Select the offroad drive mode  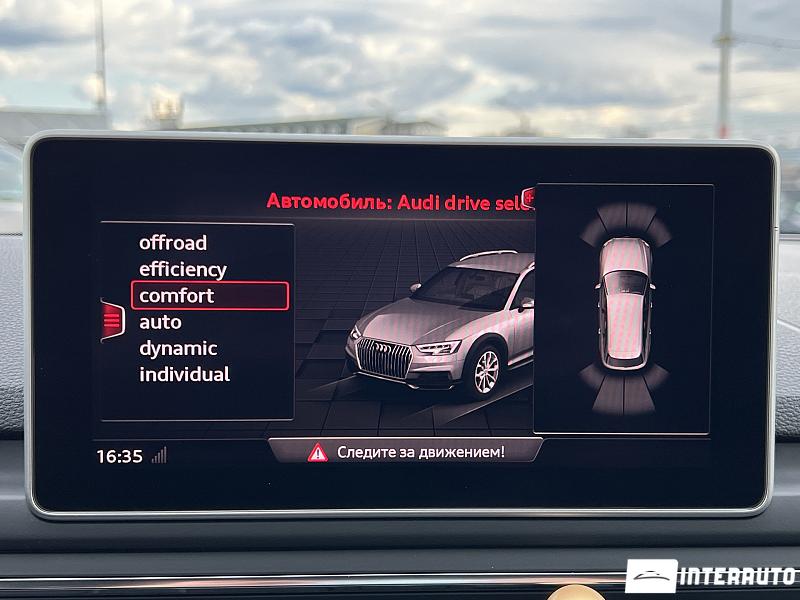[173, 243]
